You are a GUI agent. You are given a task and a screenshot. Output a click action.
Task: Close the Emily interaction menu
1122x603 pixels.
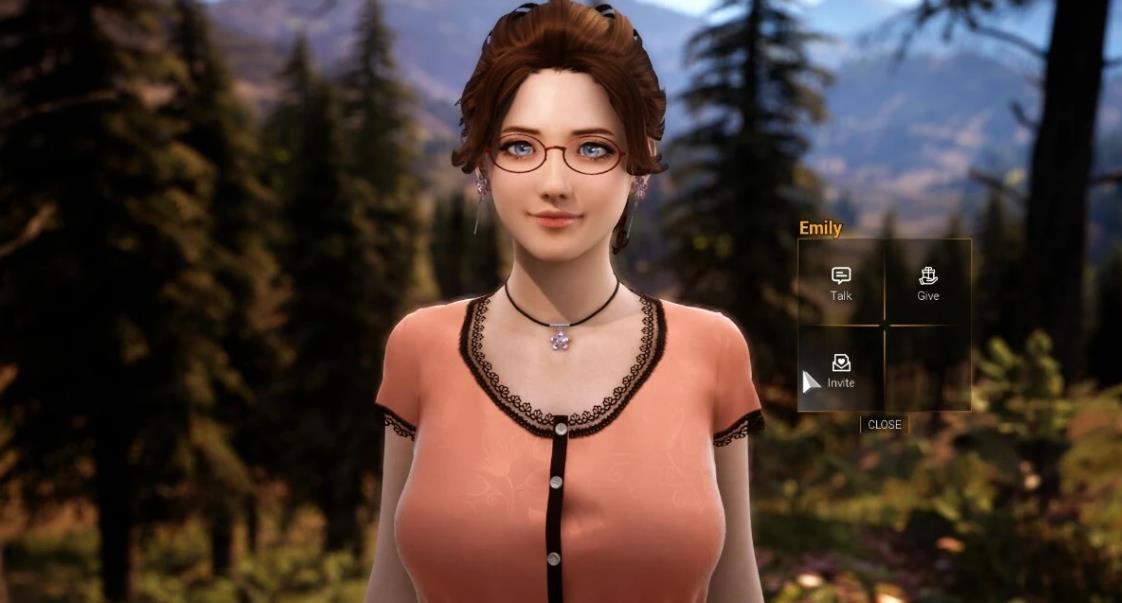coord(884,424)
